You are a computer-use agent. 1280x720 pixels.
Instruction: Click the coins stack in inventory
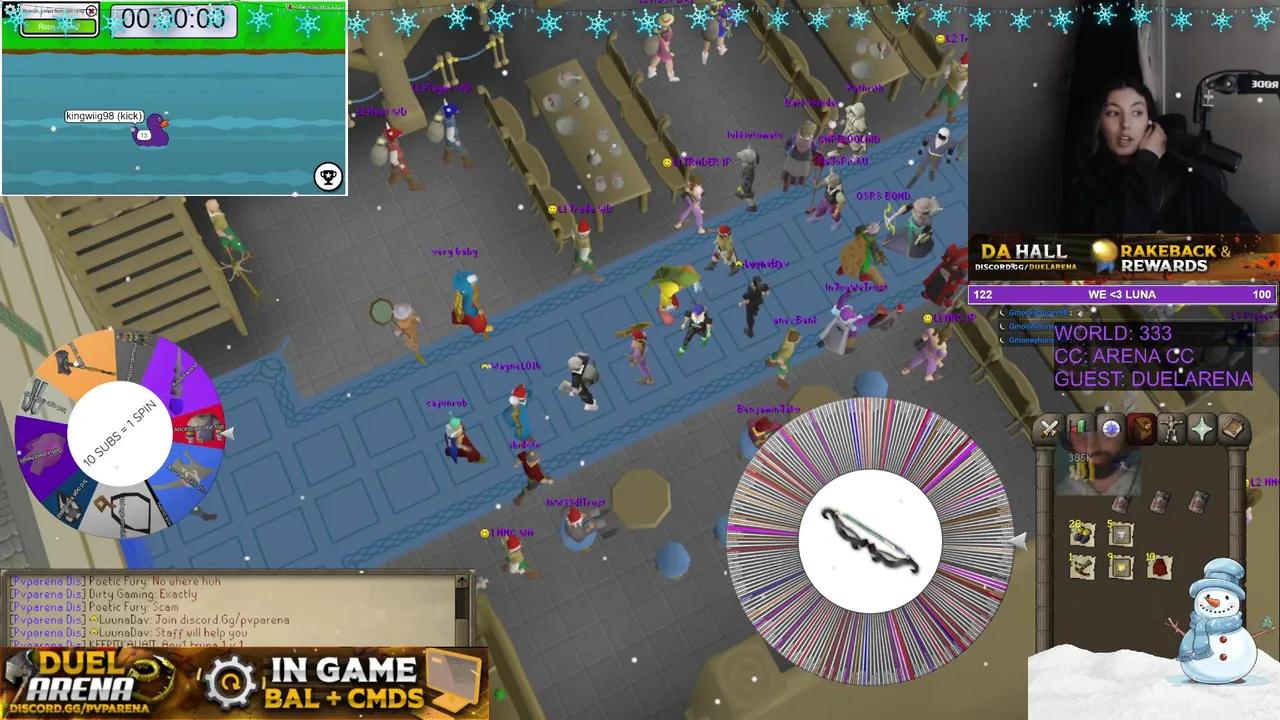click(x=1082, y=534)
